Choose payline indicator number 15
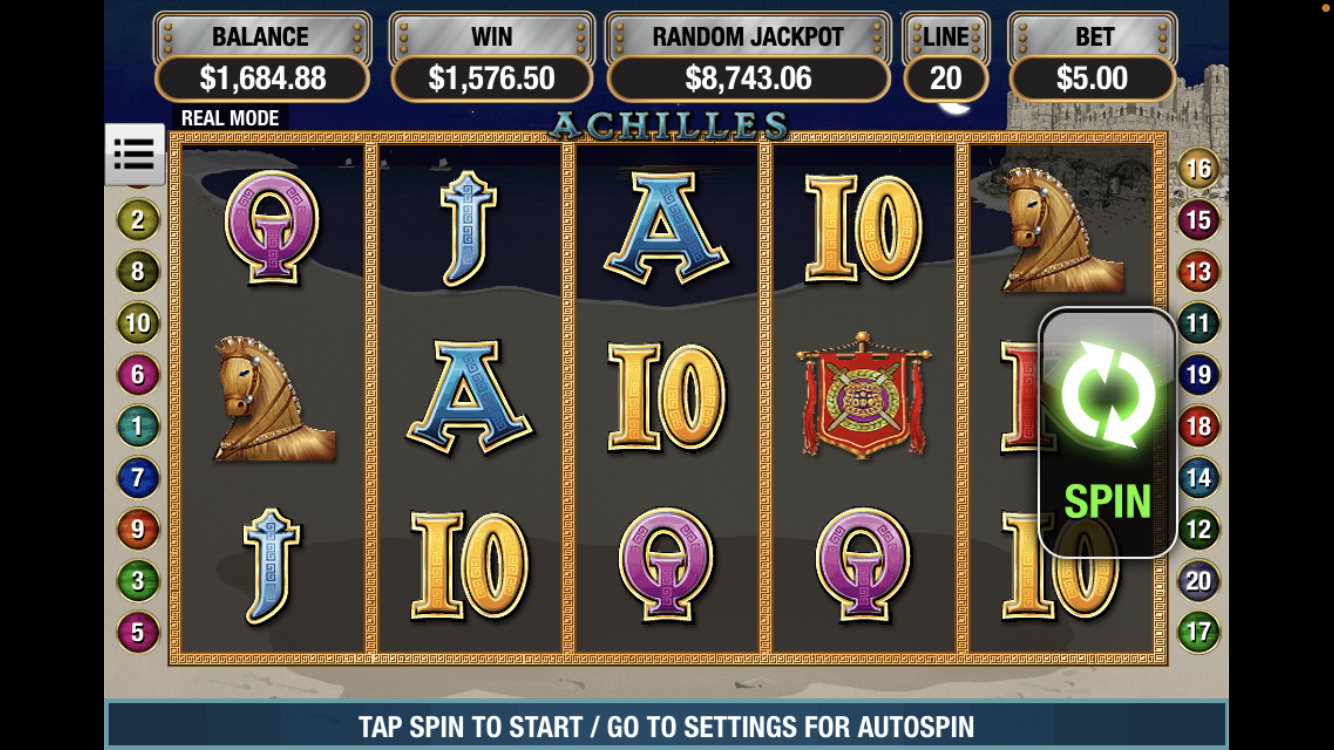The image size is (1334, 750). pos(1198,220)
